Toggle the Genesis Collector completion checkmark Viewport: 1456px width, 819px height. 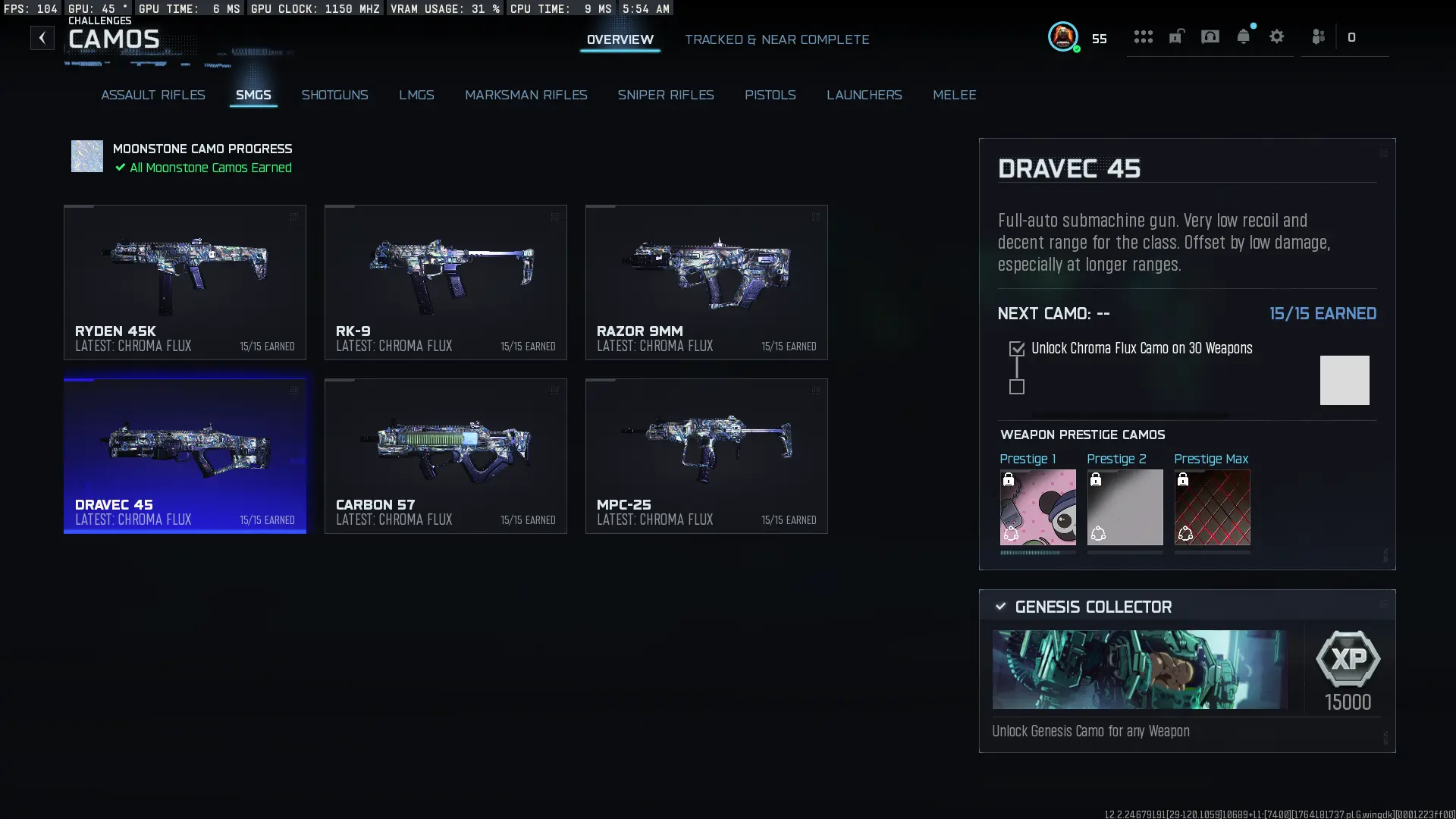click(999, 606)
